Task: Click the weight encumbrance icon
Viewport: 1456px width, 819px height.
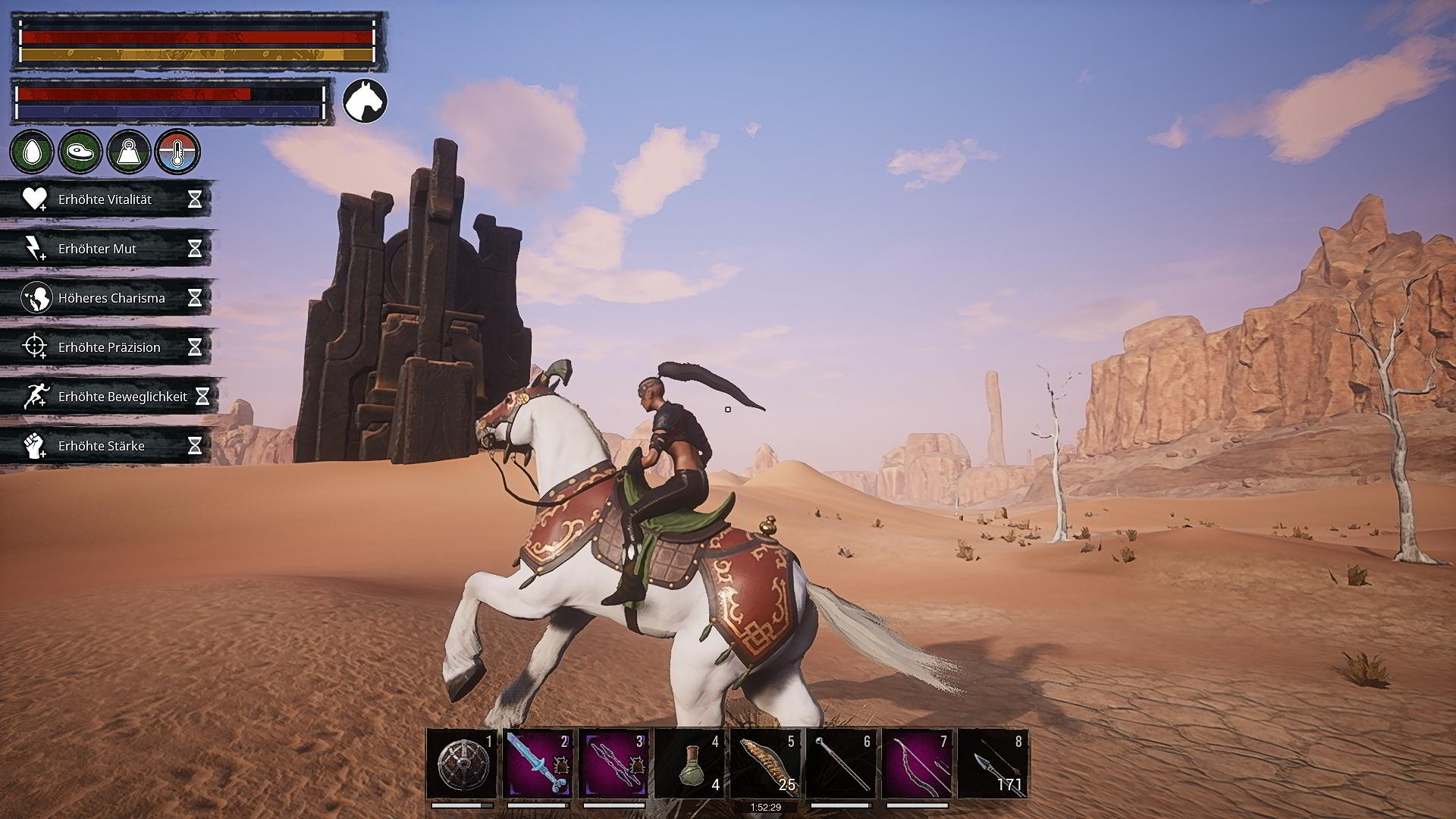Action: [129, 152]
